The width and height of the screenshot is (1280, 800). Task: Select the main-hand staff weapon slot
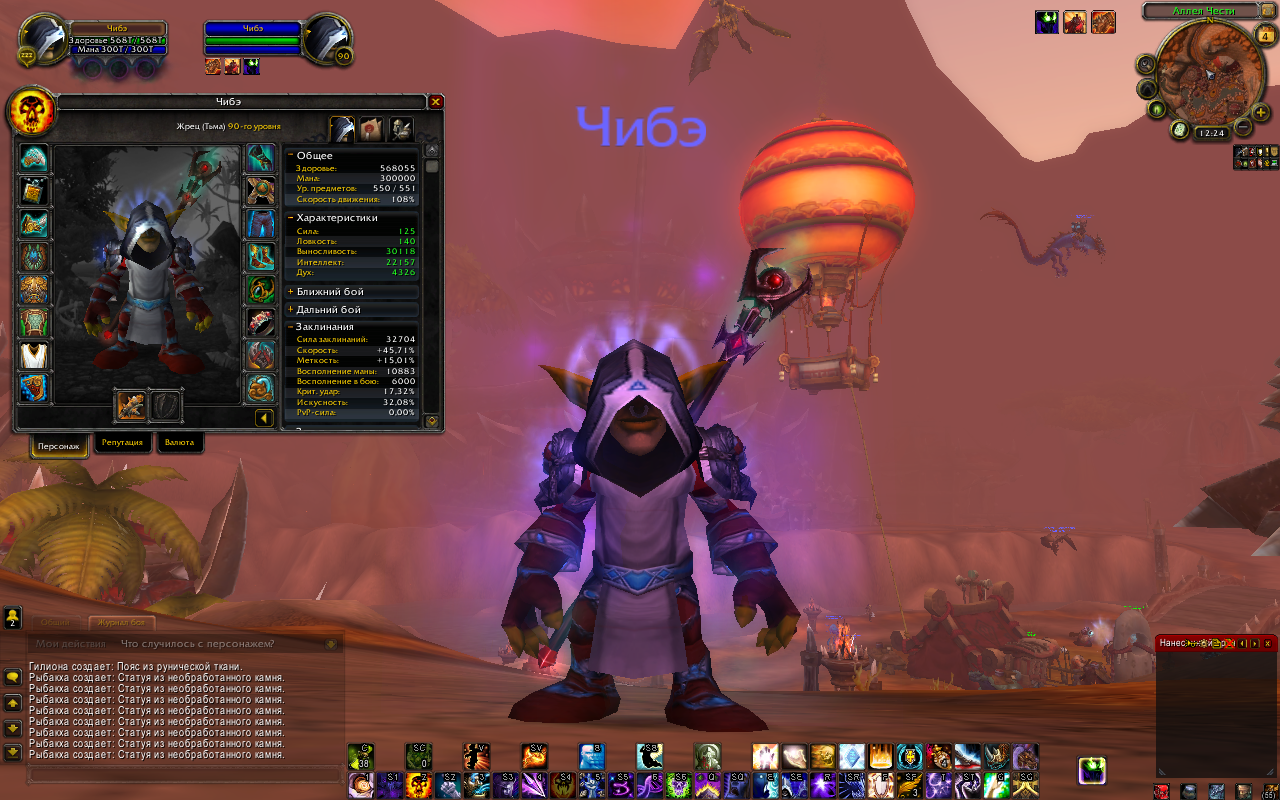(x=130, y=405)
